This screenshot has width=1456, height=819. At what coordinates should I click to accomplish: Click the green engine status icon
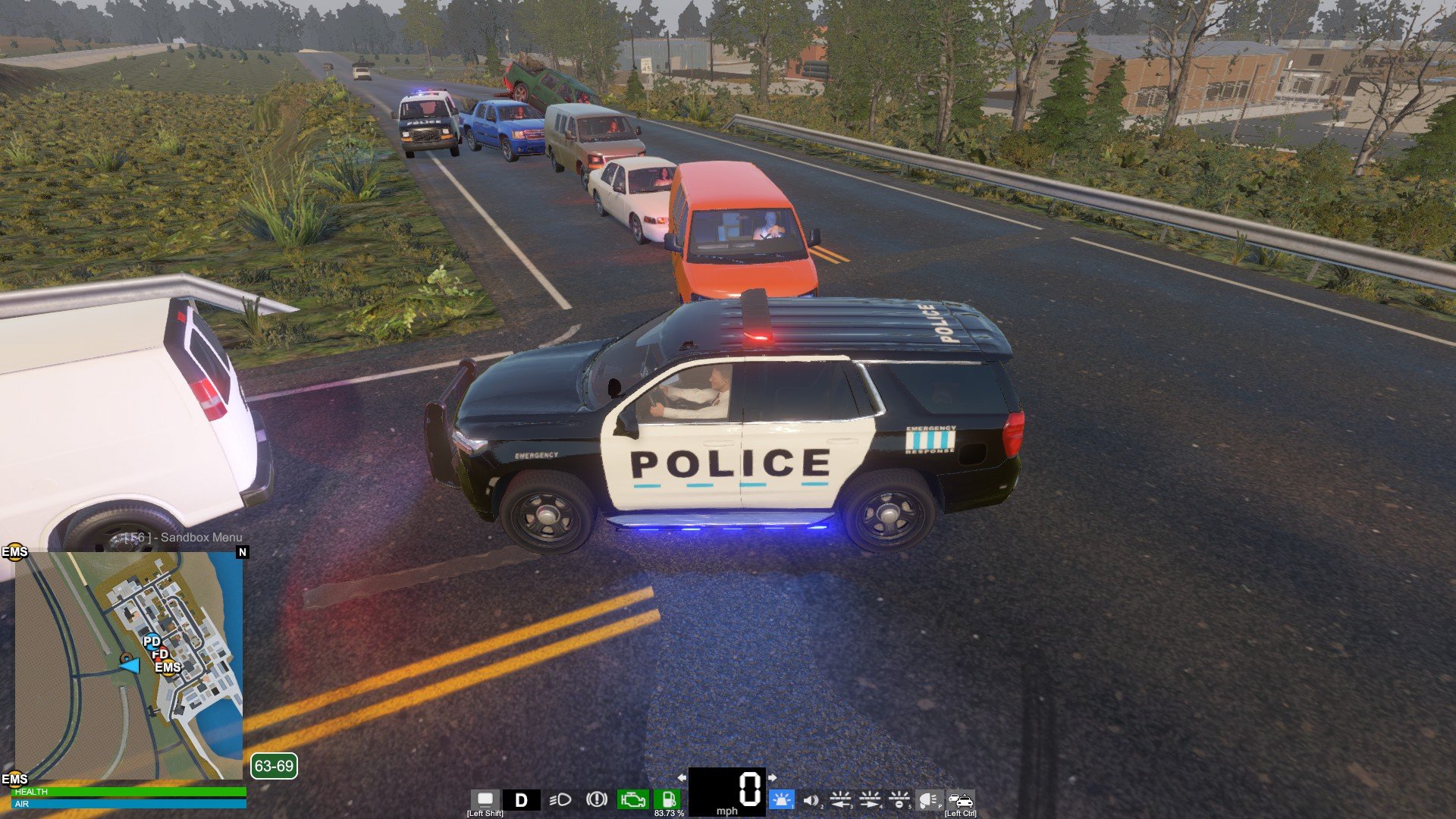point(632,799)
